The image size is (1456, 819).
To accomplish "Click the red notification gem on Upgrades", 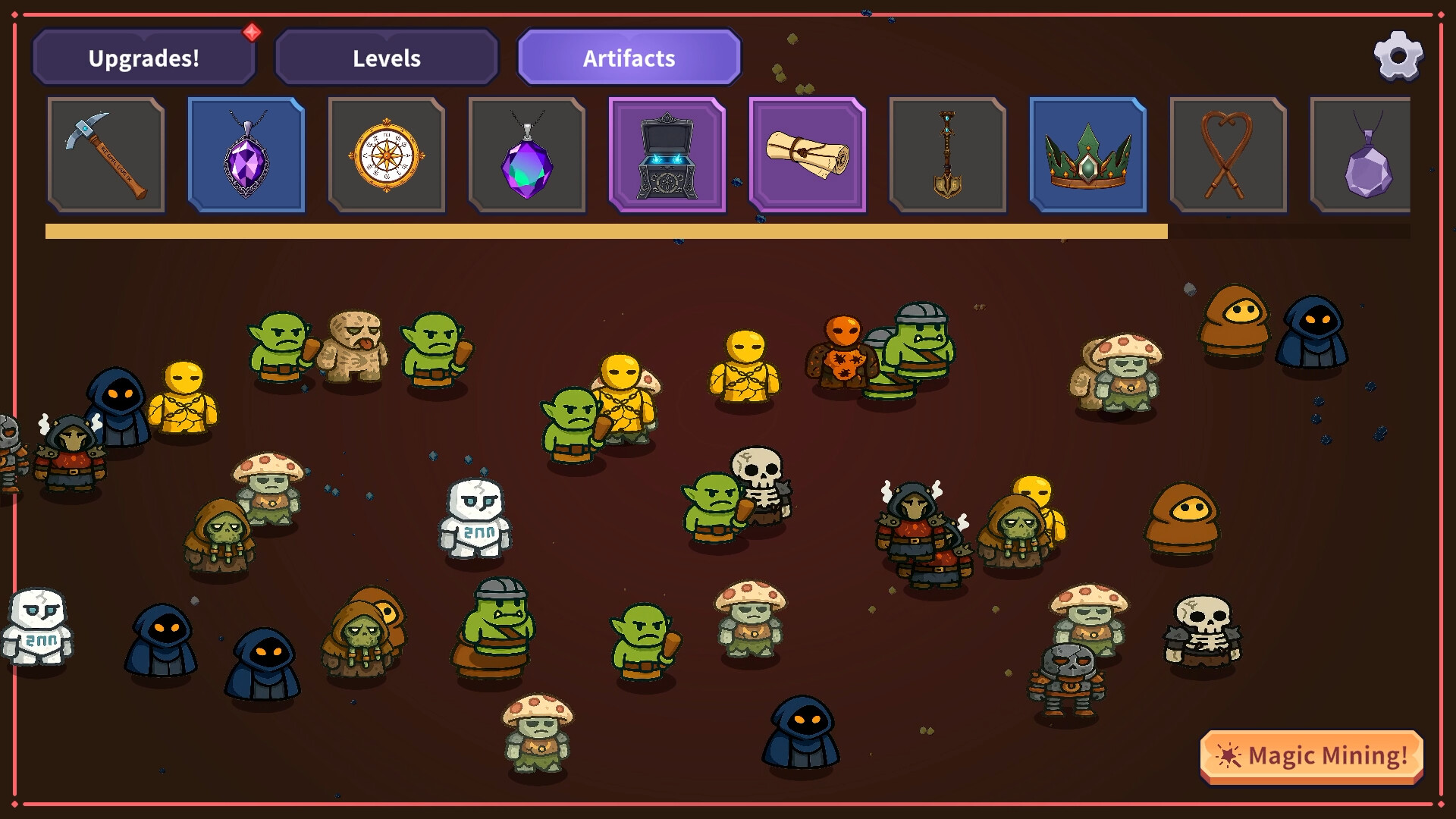I will tap(253, 33).
